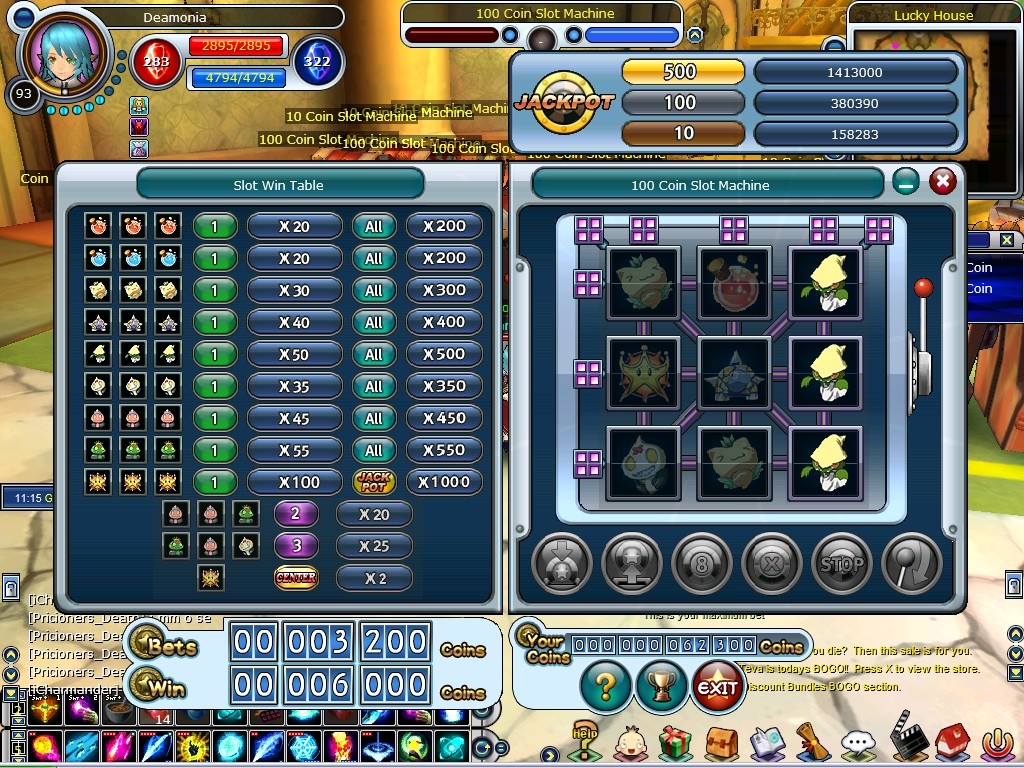
Task: Click the round X button on the slot machine
Action: (x=771, y=563)
